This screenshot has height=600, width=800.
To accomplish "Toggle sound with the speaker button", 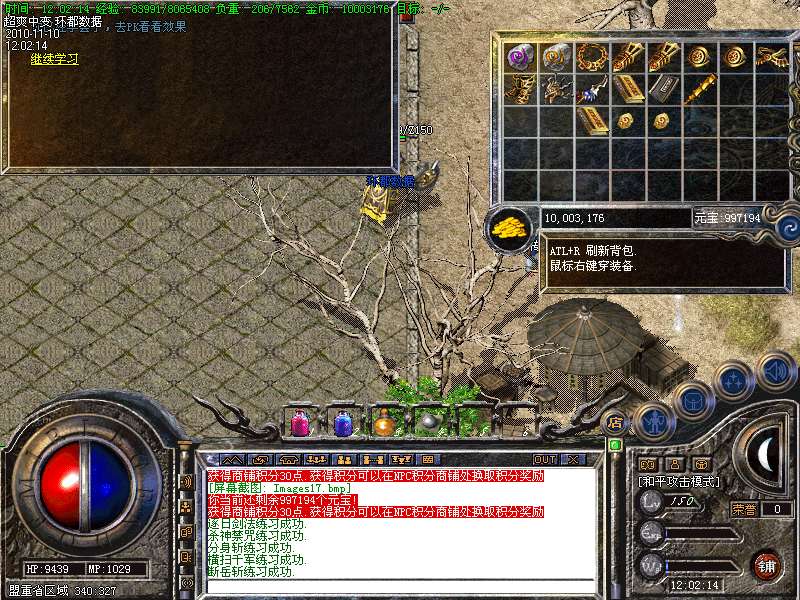I will pos(775,371).
